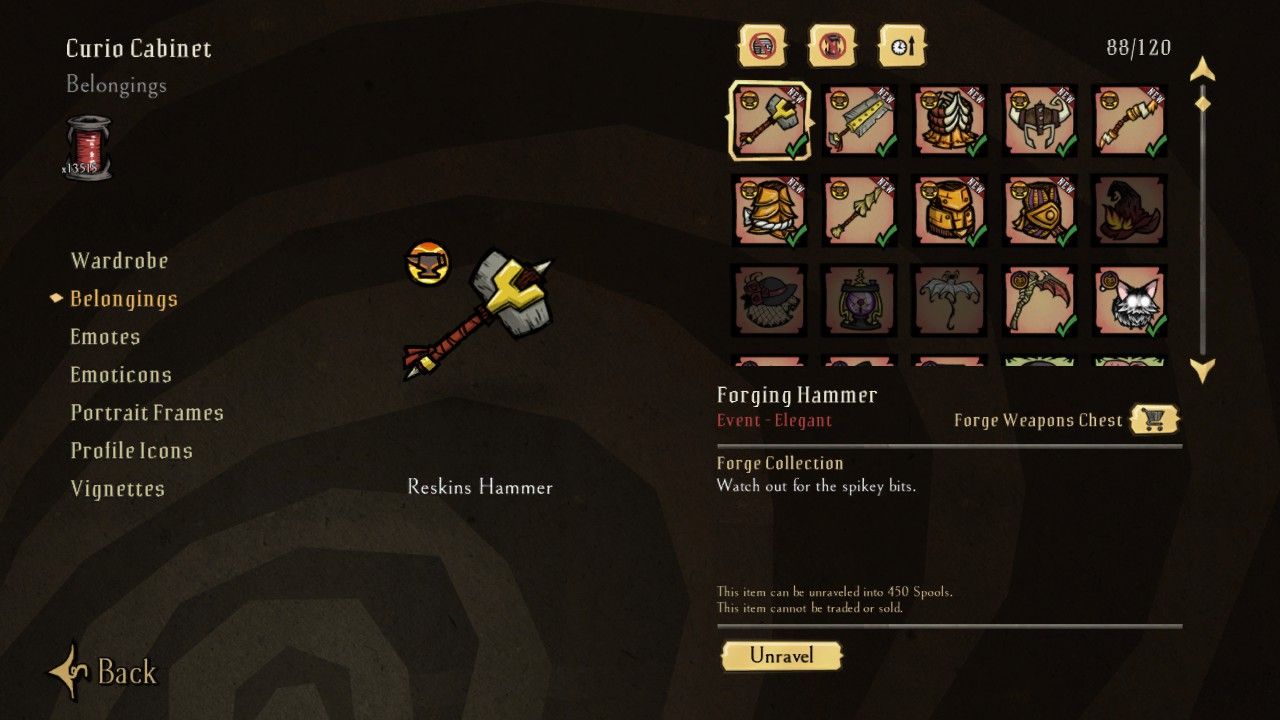Pick the grey bat umbrella item

pos(949,300)
